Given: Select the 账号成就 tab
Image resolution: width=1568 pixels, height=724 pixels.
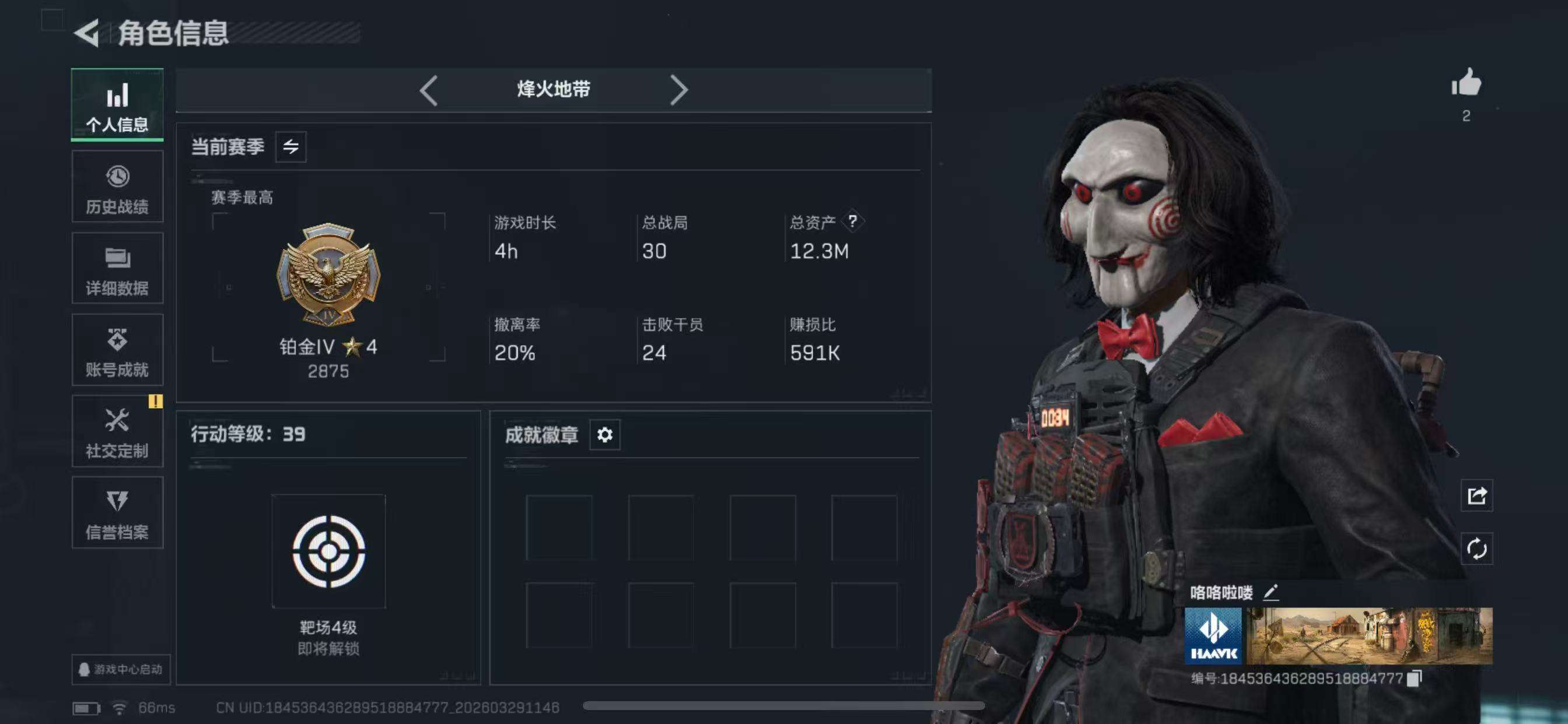Looking at the screenshot, I should click(x=117, y=350).
